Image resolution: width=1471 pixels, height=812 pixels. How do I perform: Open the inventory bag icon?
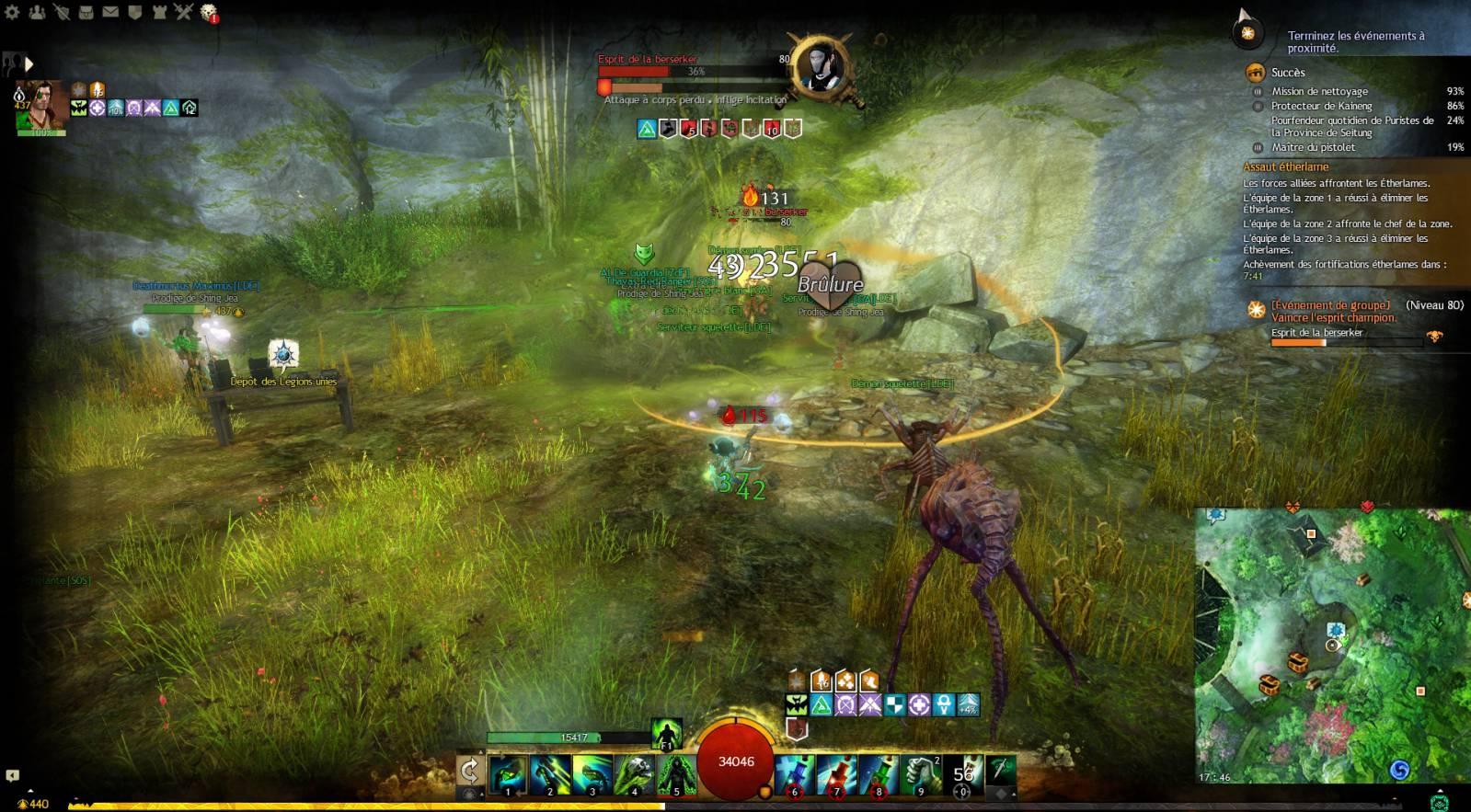point(86,12)
